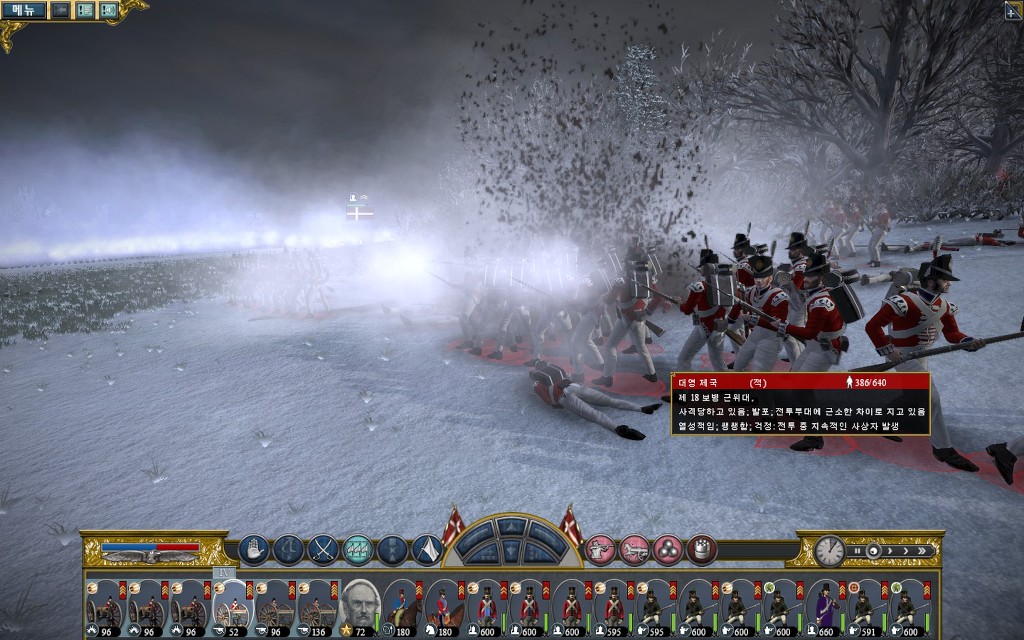Click the white flag withdraw order
The image size is (1024, 640).
pos(427,549)
